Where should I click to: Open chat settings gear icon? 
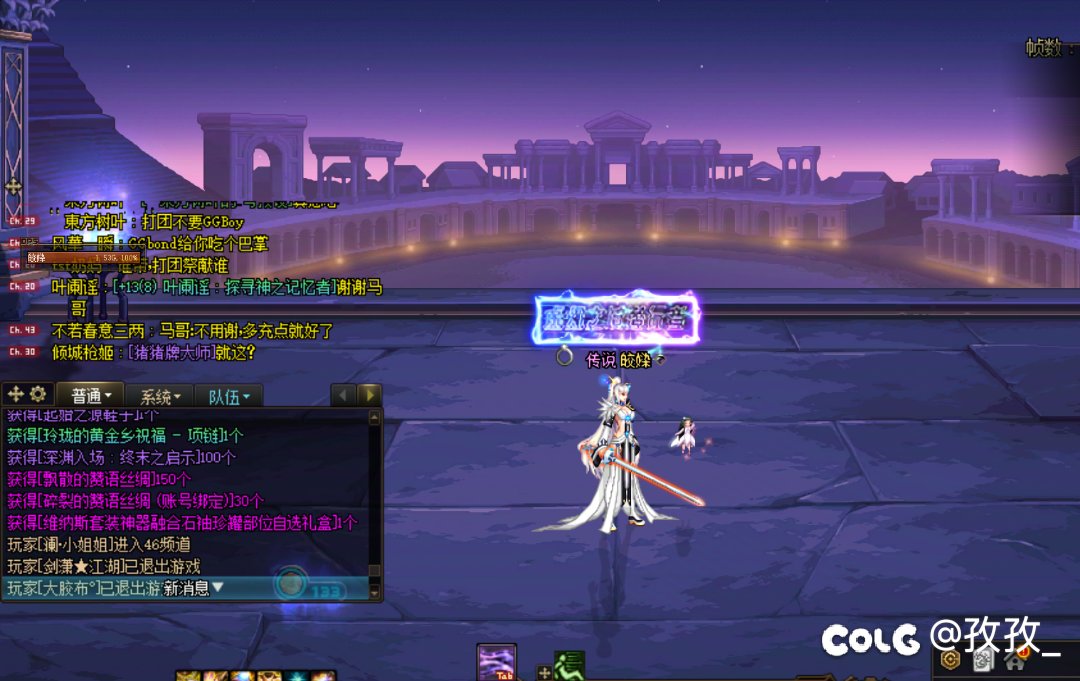click(x=38, y=394)
